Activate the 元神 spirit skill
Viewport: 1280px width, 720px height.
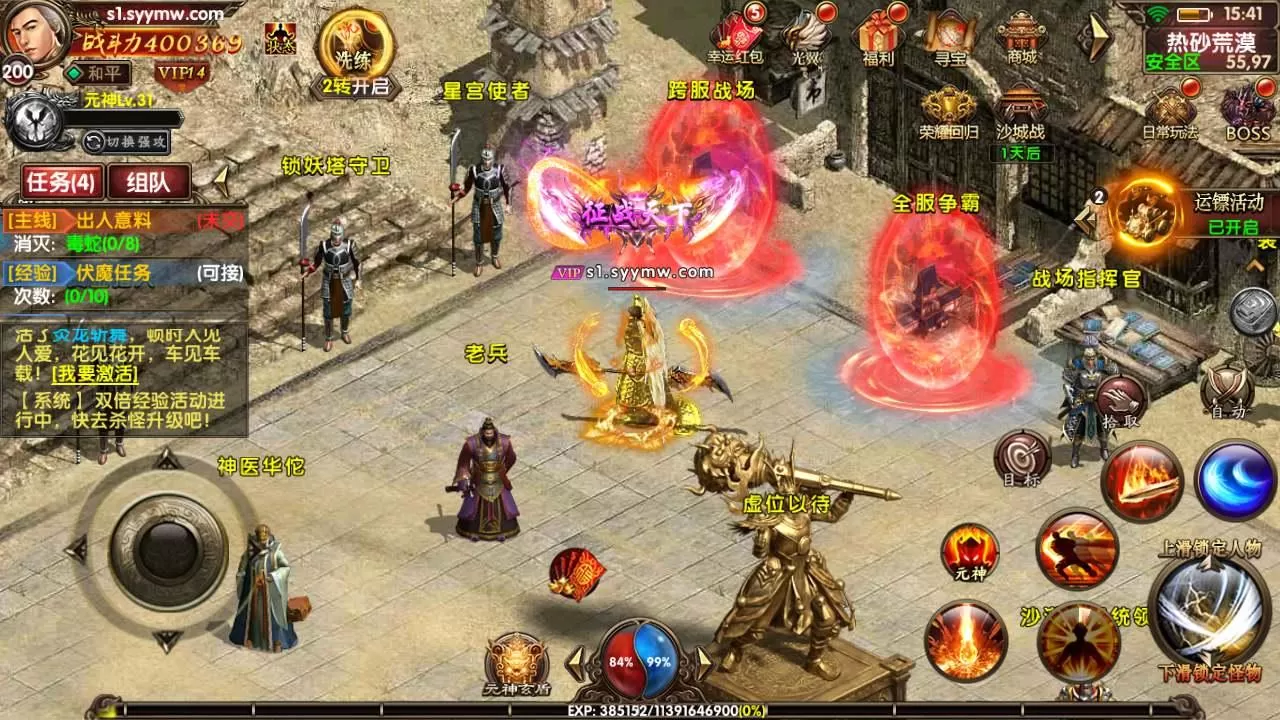pos(970,552)
